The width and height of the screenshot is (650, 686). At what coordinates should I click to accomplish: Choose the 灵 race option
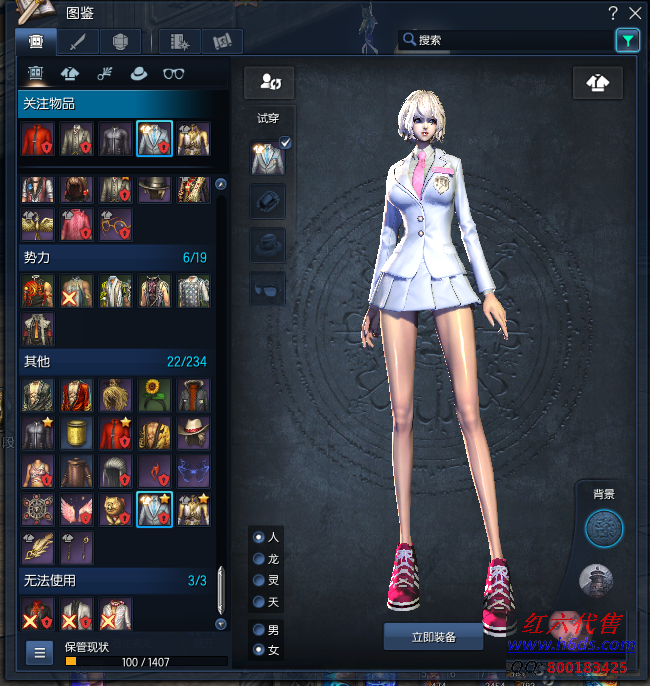(x=260, y=580)
